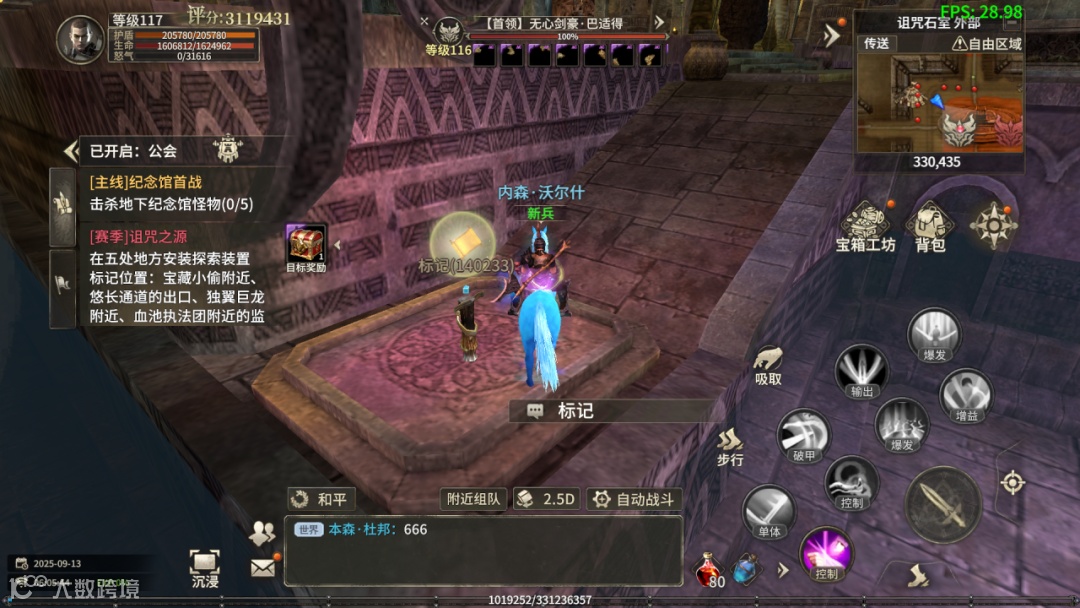Use the red health potion
The height and width of the screenshot is (608, 1080).
(x=708, y=568)
